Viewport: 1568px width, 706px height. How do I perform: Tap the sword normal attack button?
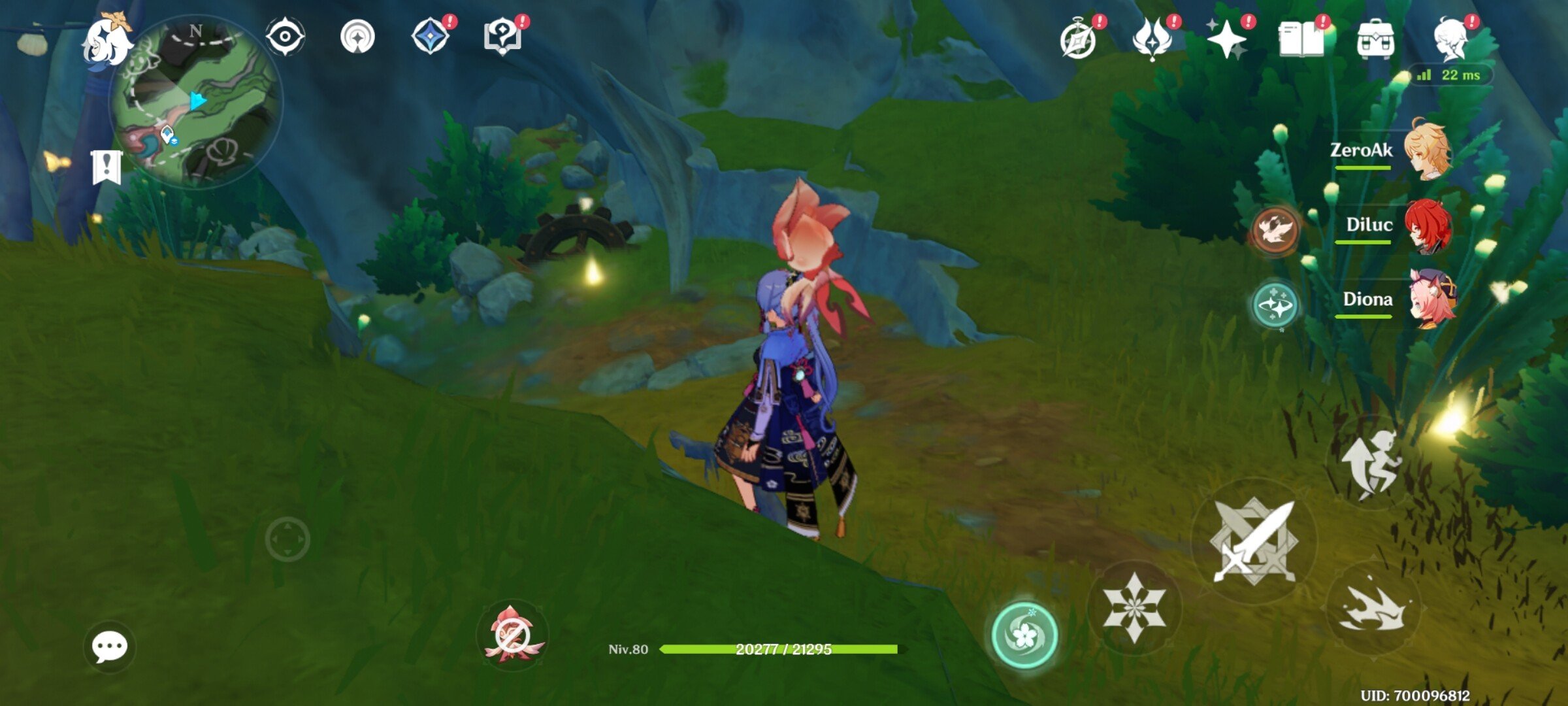(1254, 541)
